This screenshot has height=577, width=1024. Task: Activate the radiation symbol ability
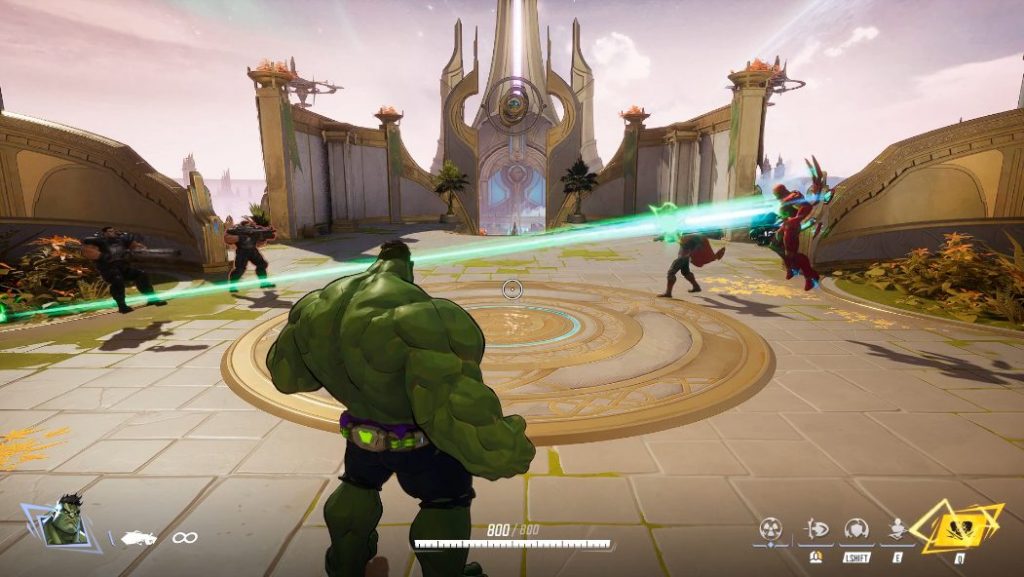point(771,528)
